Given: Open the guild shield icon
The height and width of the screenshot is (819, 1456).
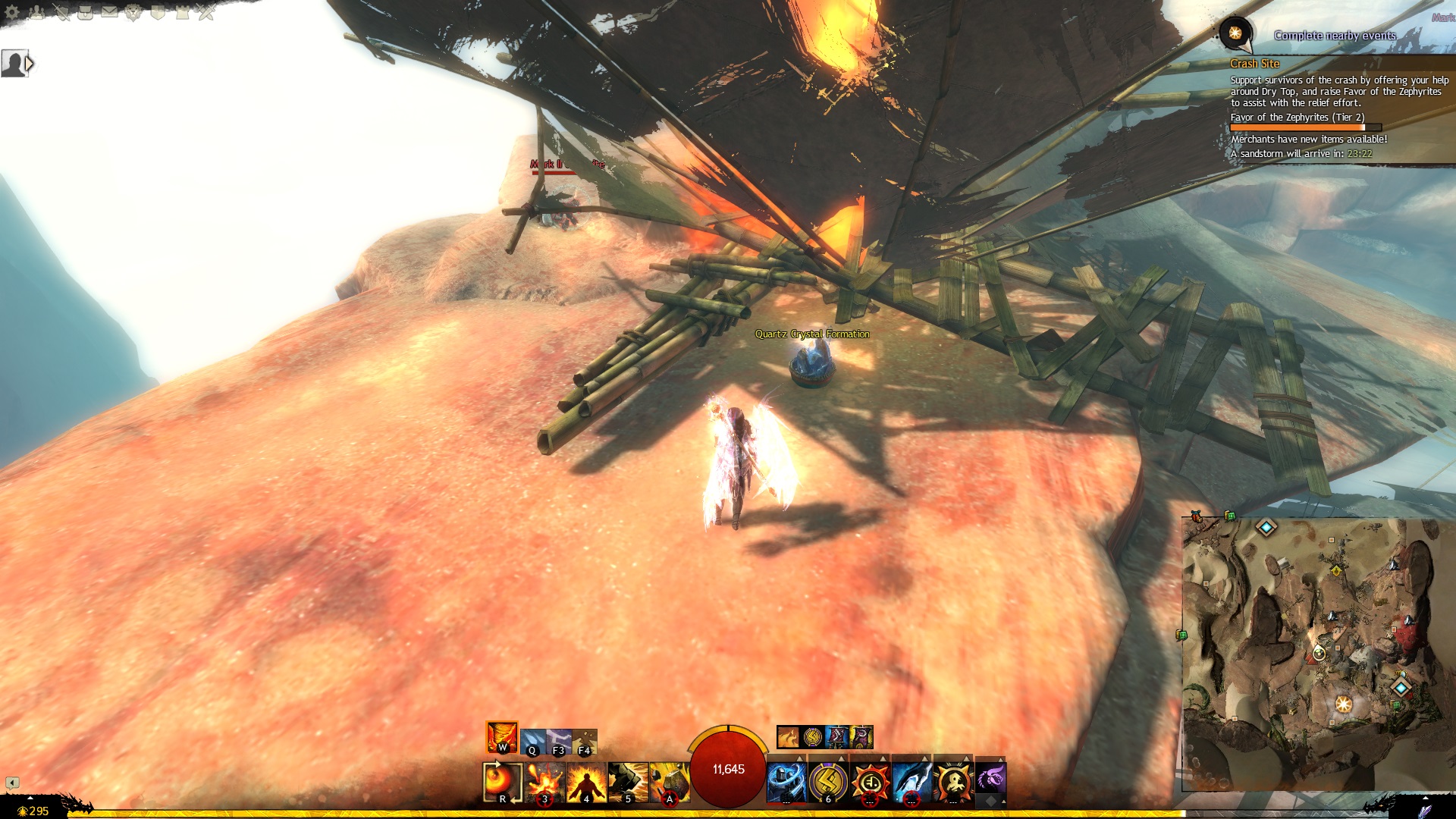Looking at the screenshot, I should [x=158, y=12].
